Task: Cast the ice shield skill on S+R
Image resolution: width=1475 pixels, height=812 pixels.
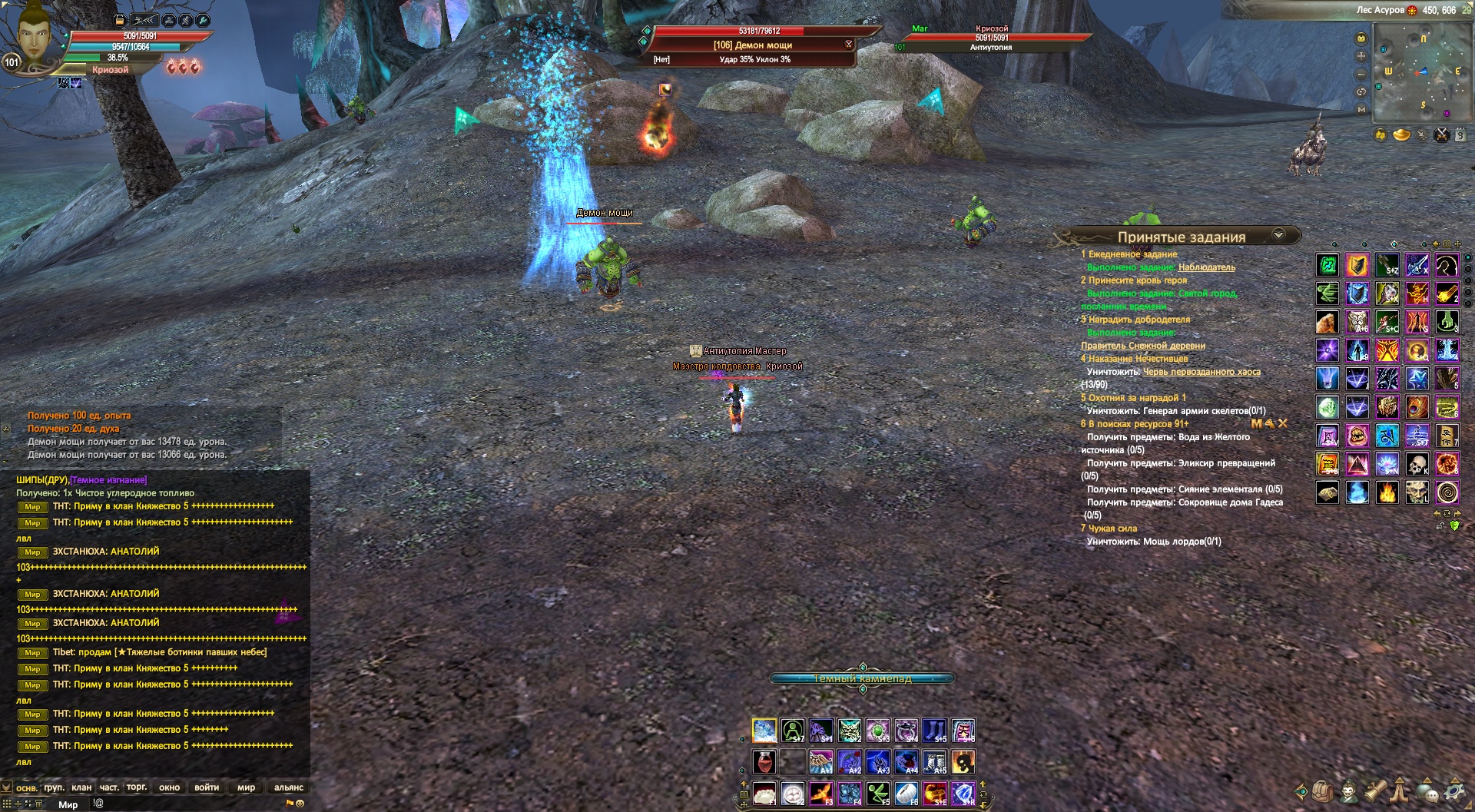Action: [x=963, y=792]
